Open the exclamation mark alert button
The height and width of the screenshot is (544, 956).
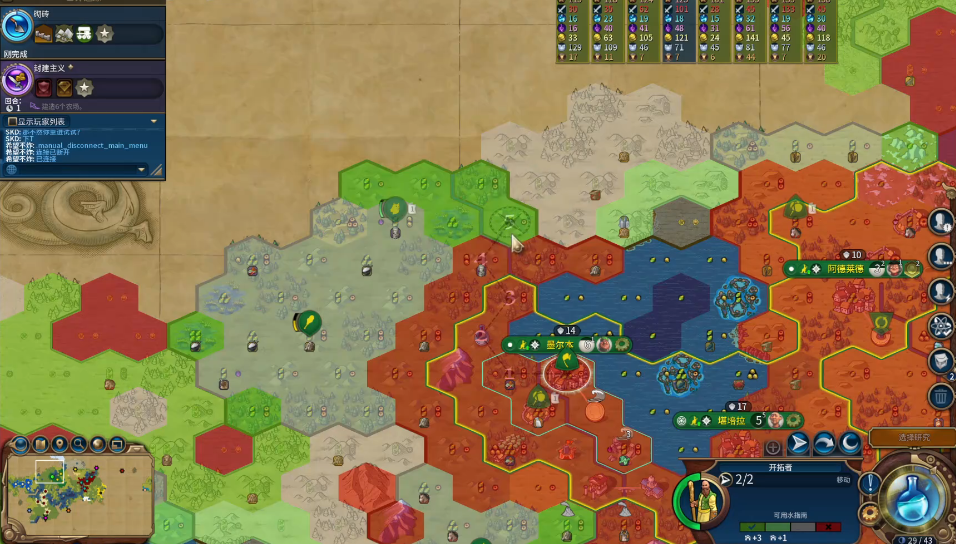coord(869,483)
